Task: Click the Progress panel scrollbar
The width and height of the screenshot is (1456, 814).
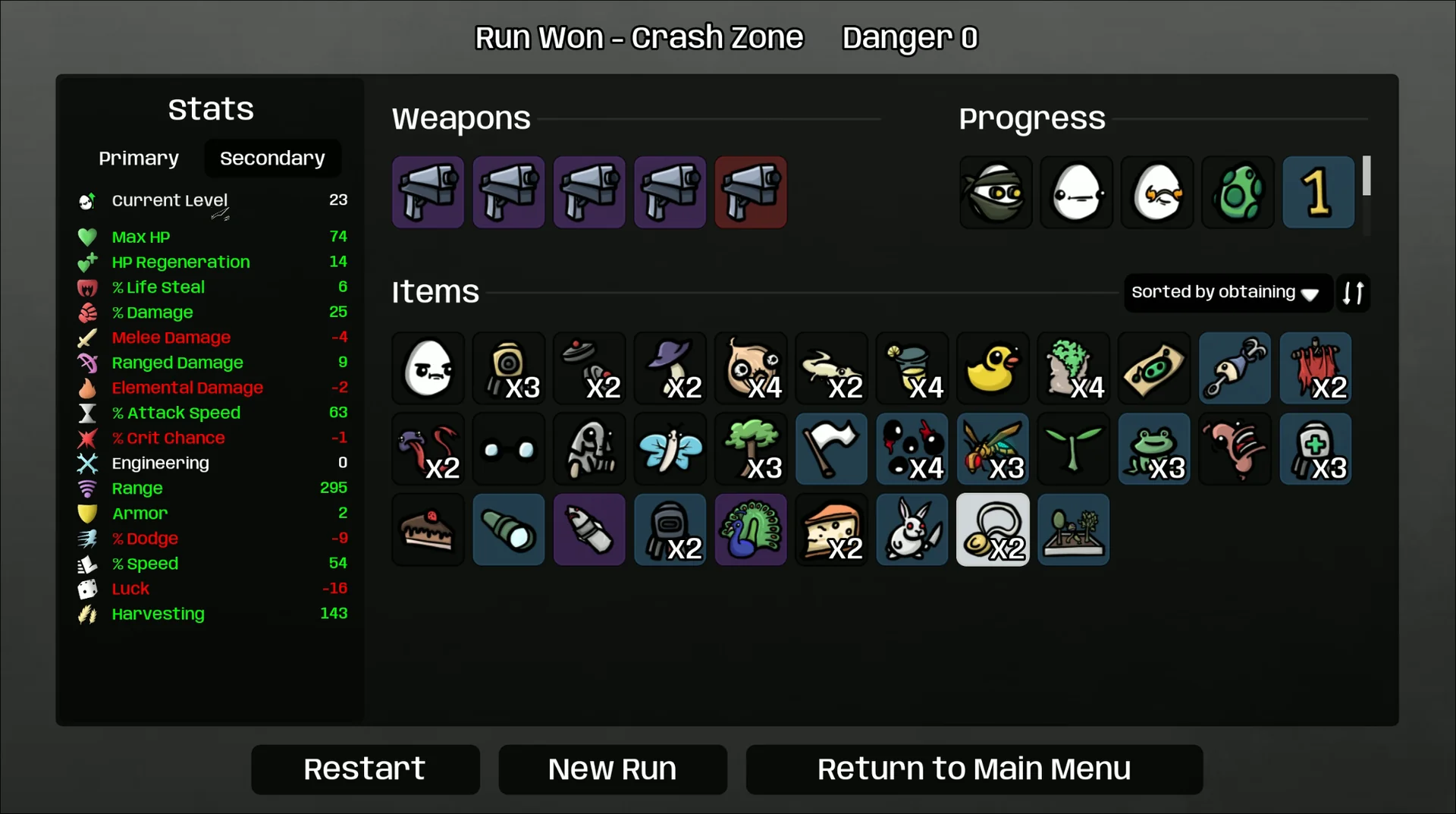Action: 1367,176
